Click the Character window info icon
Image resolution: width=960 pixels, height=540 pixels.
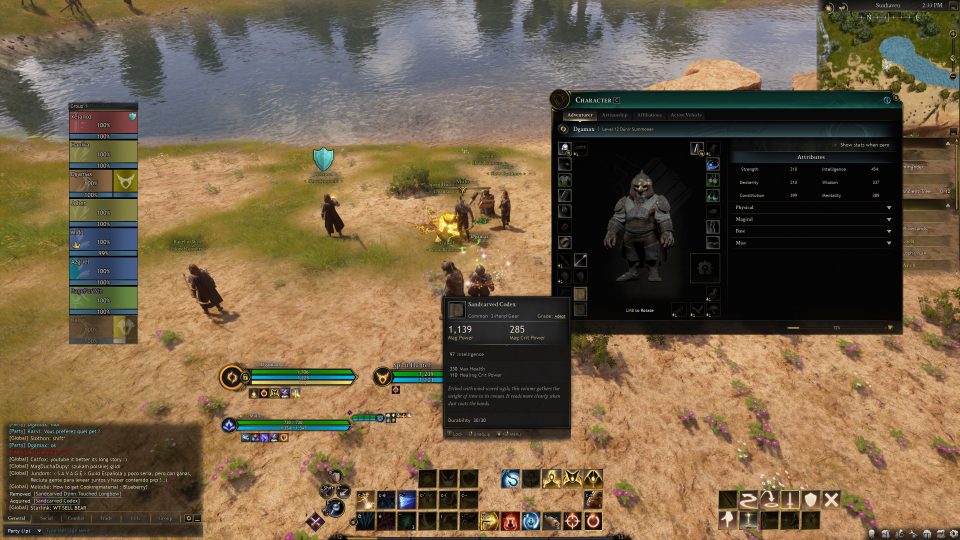887,99
